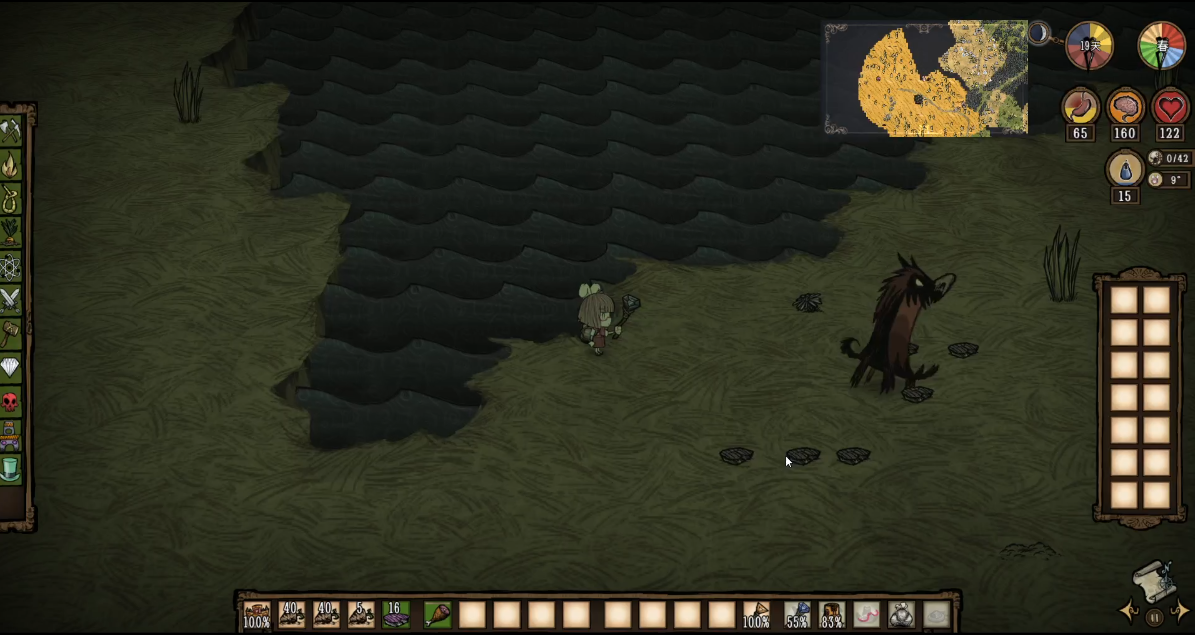Open the Dress top hat crafting tab
The height and width of the screenshot is (635, 1195).
[x=11, y=467]
